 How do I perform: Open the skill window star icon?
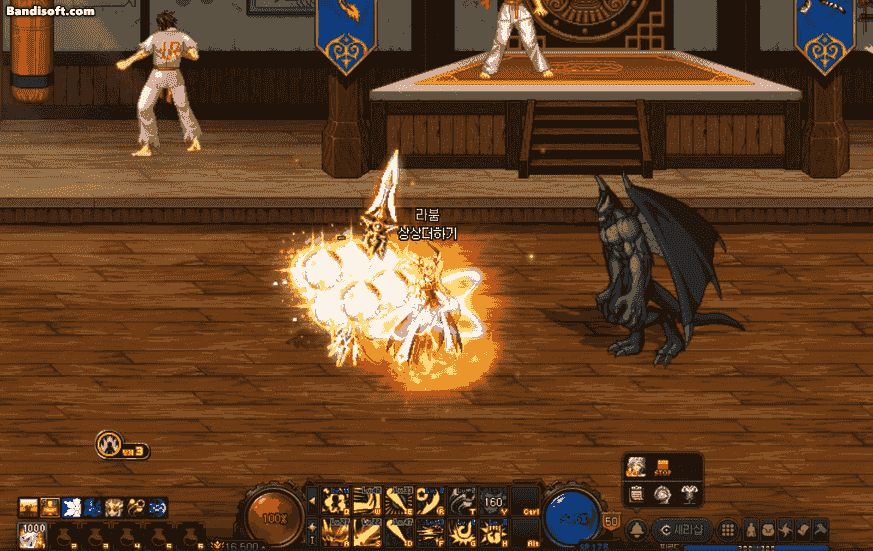pos(785,529)
